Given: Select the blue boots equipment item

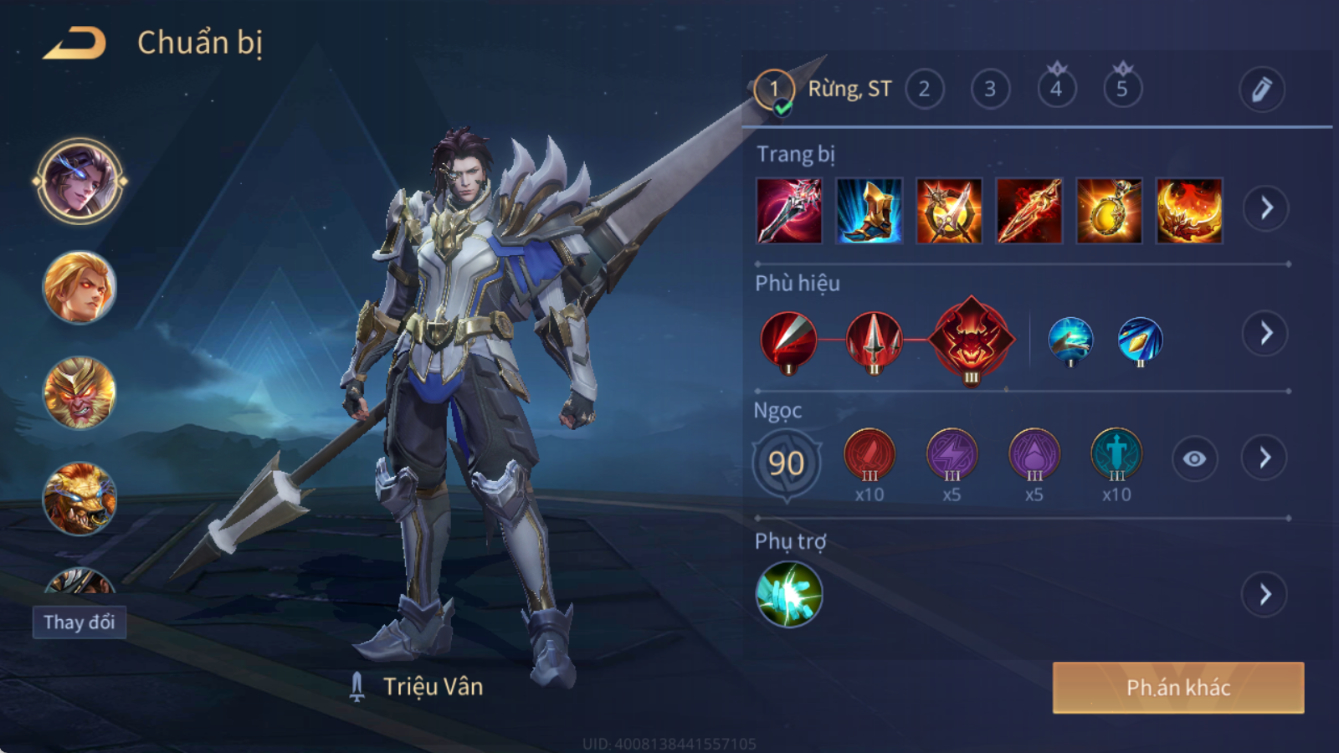Looking at the screenshot, I should click(x=869, y=211).
